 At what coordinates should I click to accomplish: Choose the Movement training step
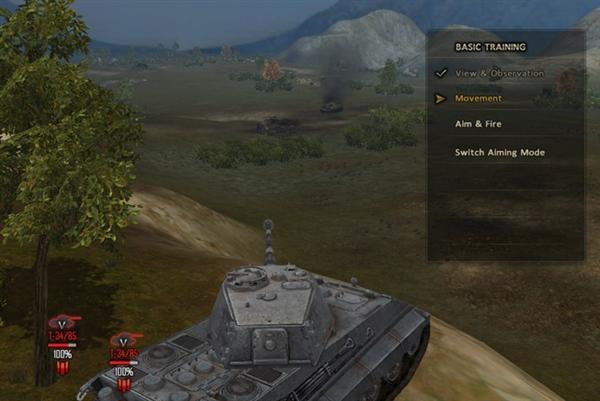[478, 98]
